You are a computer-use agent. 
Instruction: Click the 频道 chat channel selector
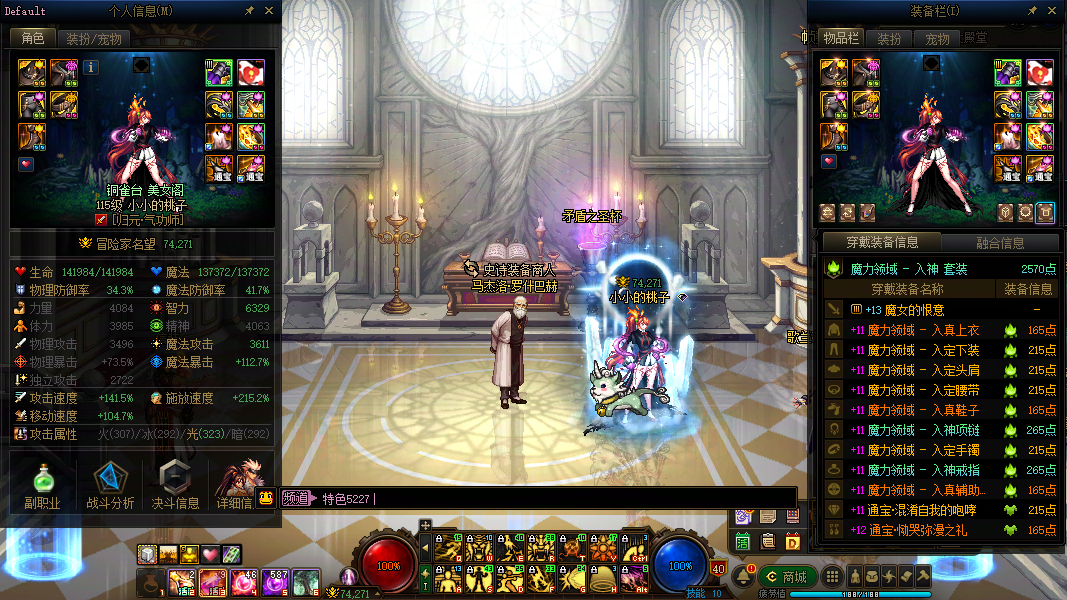point(294,498)
